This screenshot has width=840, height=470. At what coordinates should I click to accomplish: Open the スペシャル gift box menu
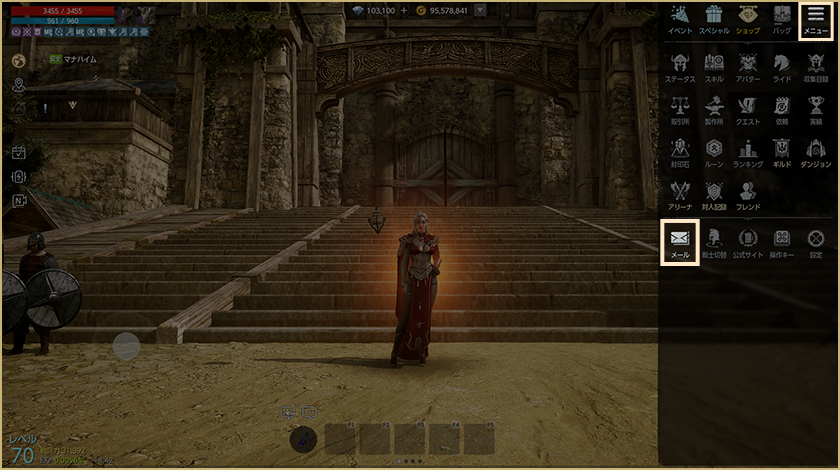[714, 19]
